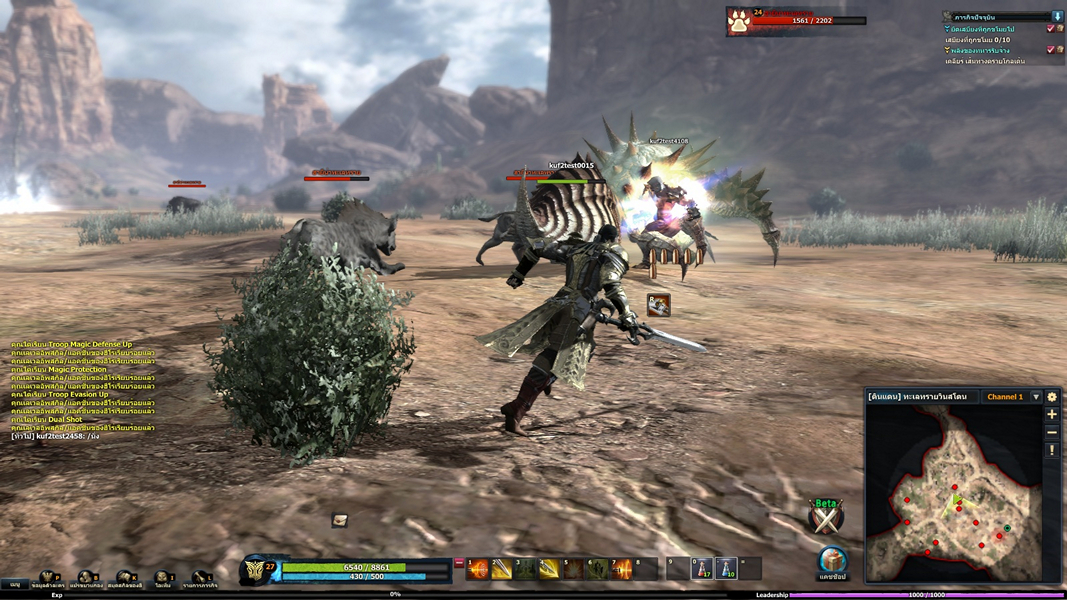Uncheck the second quest's tracking checkbox
Screen dimensions: 1067x600
click(x=1050, y=50)
